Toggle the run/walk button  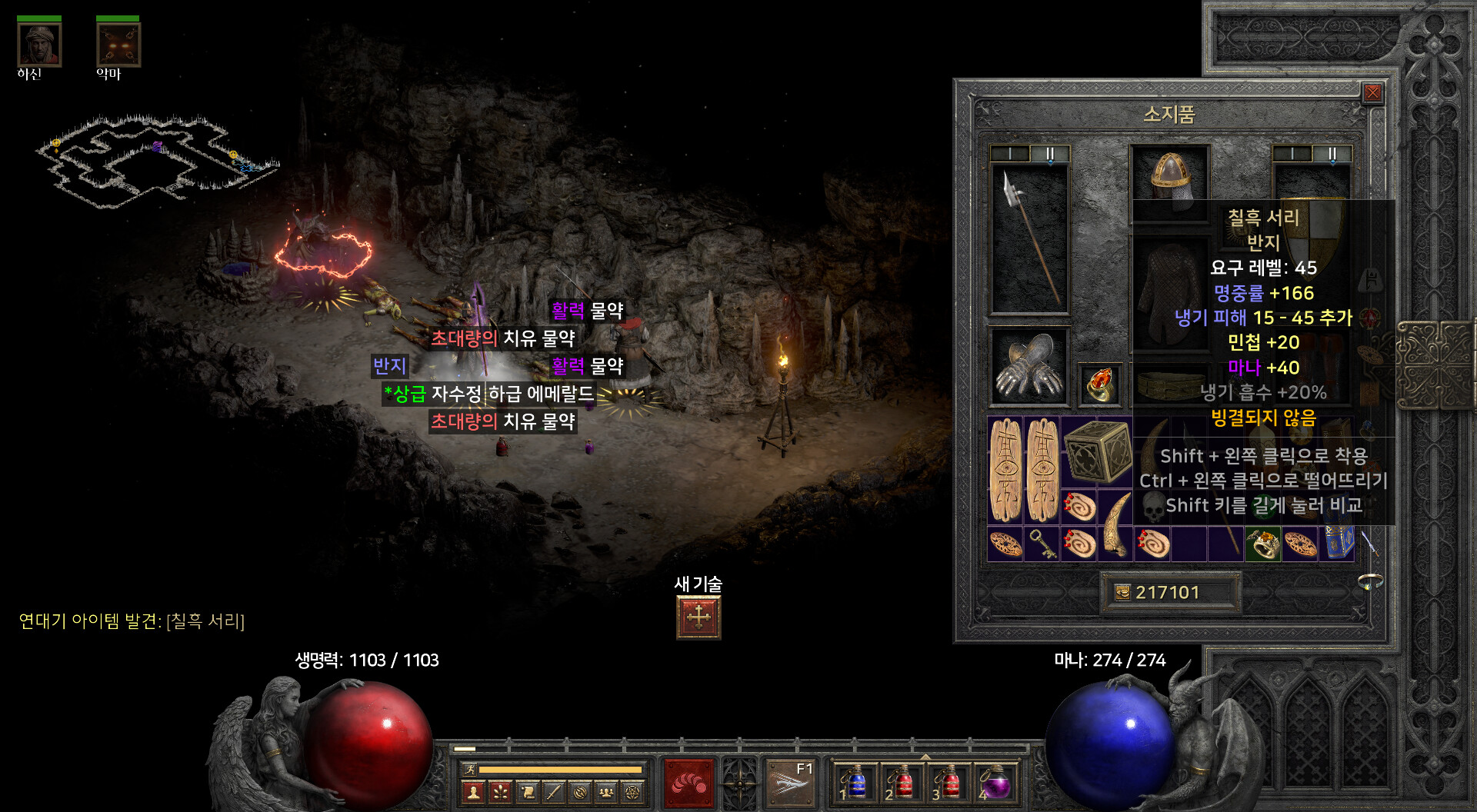coord(469,769)
